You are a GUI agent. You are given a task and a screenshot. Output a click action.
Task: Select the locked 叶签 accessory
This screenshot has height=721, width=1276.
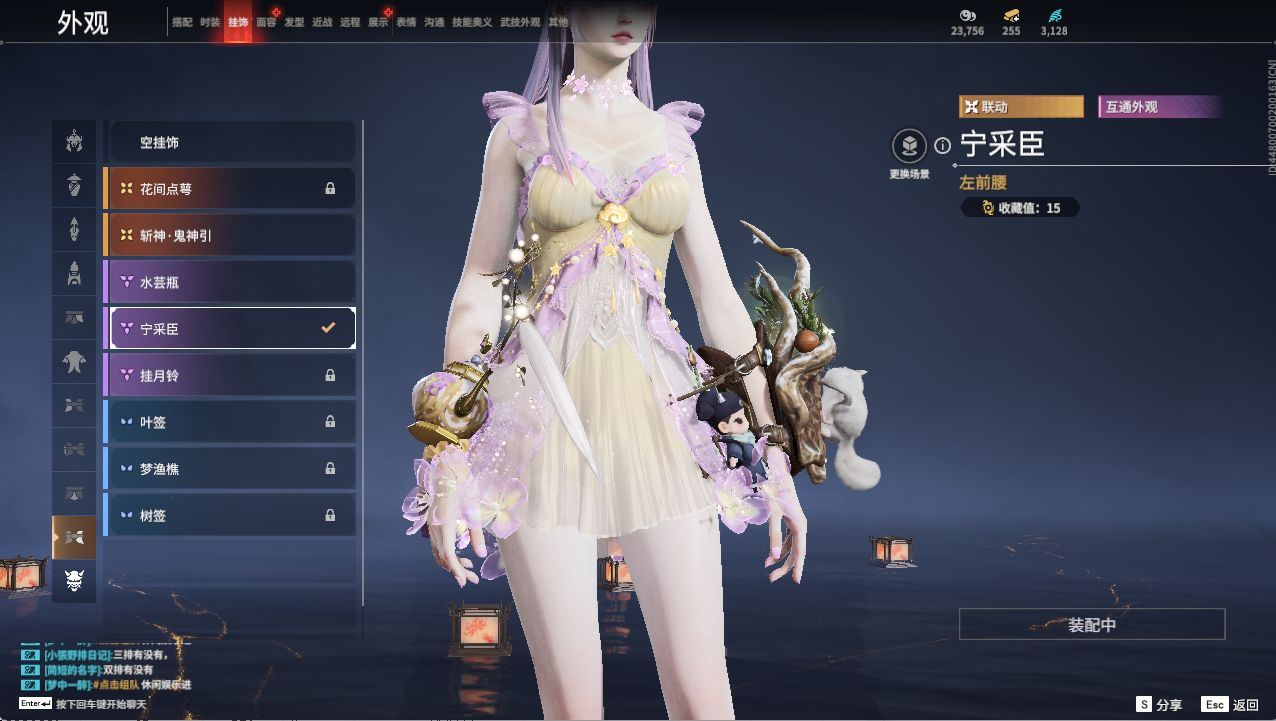tap(230, 422)
